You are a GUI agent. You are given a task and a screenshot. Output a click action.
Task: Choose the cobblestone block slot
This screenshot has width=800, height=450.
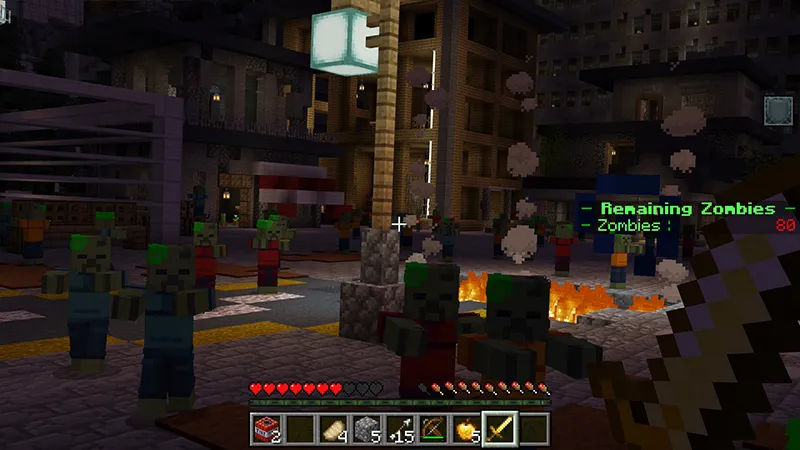[x=366, y=429]
